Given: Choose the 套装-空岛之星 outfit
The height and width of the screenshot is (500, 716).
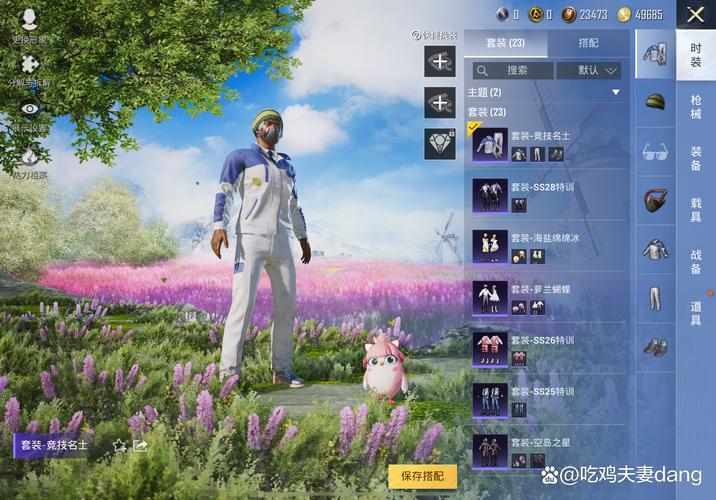Looking at the screenshot, I should [x=548, y=449].
